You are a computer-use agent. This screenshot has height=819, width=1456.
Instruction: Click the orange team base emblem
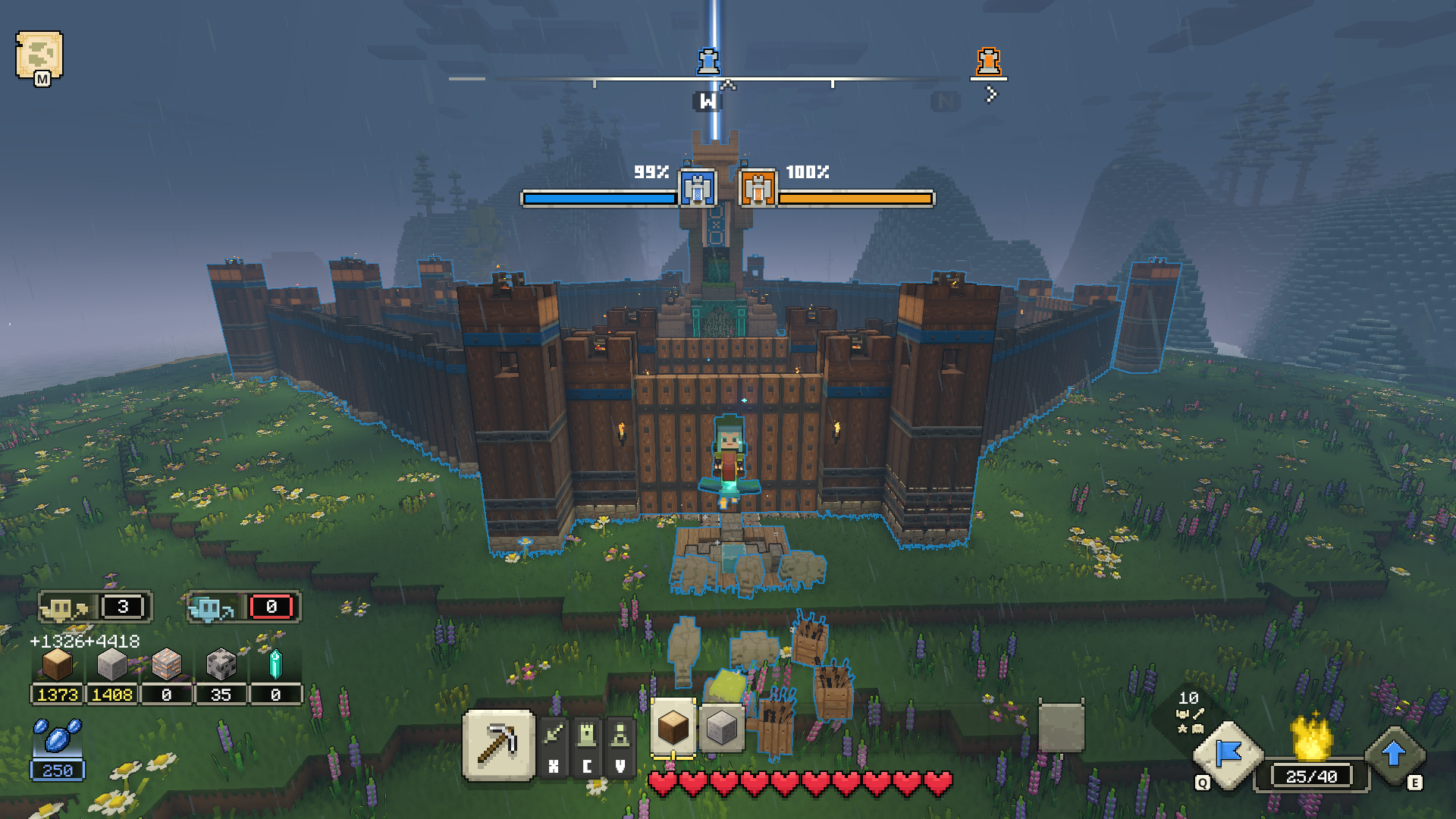click(758, 188)
